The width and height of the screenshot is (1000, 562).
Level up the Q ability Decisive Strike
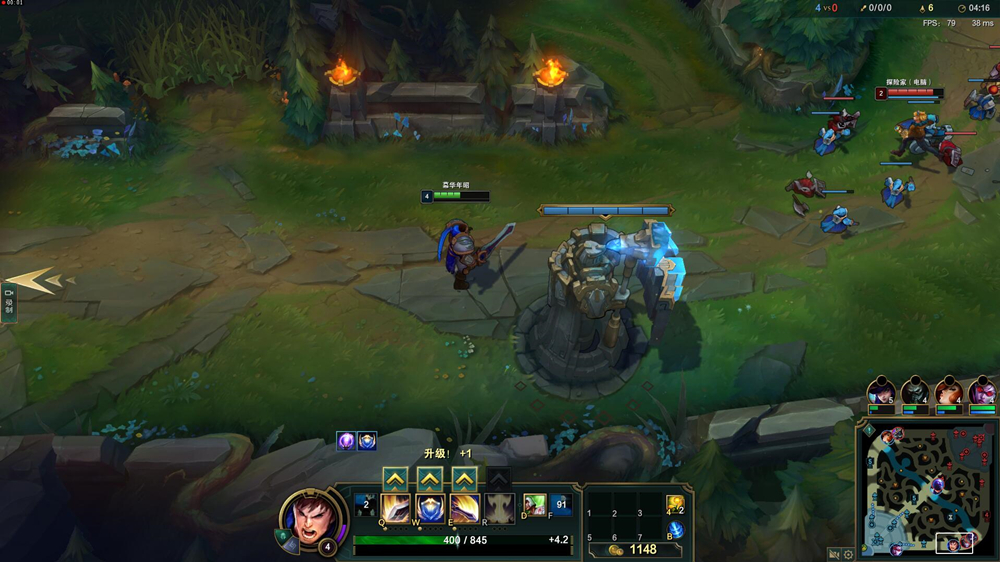pyautogui.click(x=395, y=479)
